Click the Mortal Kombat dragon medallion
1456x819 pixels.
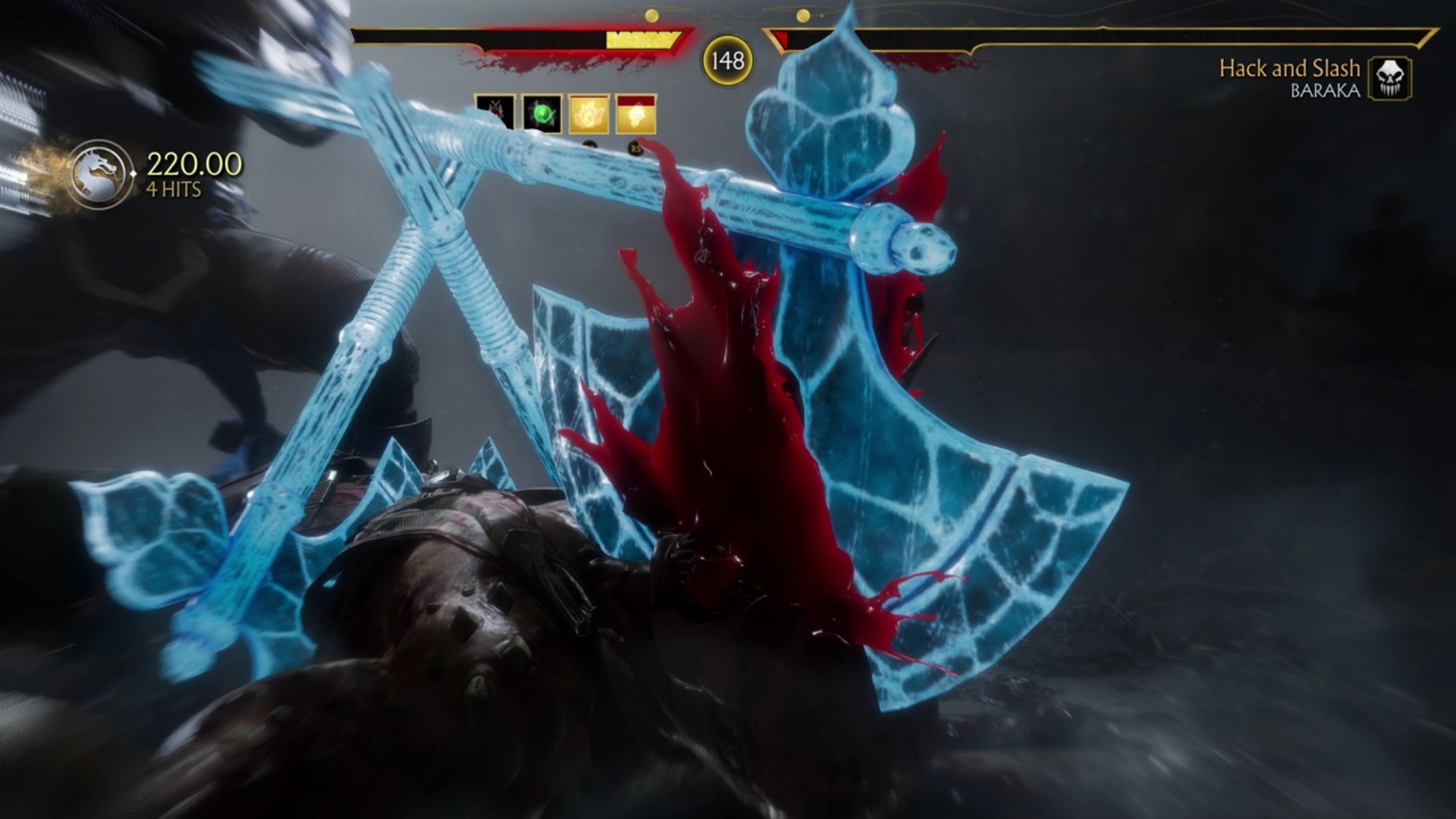point(99,174)
